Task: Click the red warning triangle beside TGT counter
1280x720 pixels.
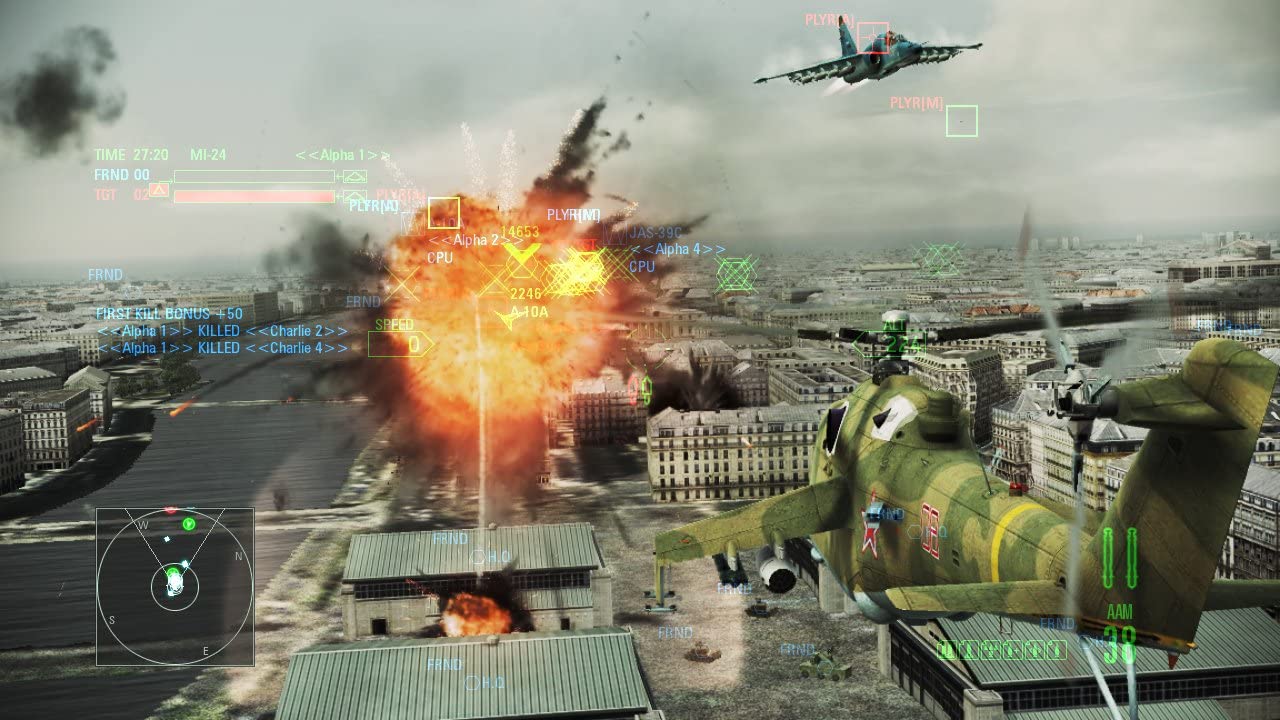Action: click(159, 190)
